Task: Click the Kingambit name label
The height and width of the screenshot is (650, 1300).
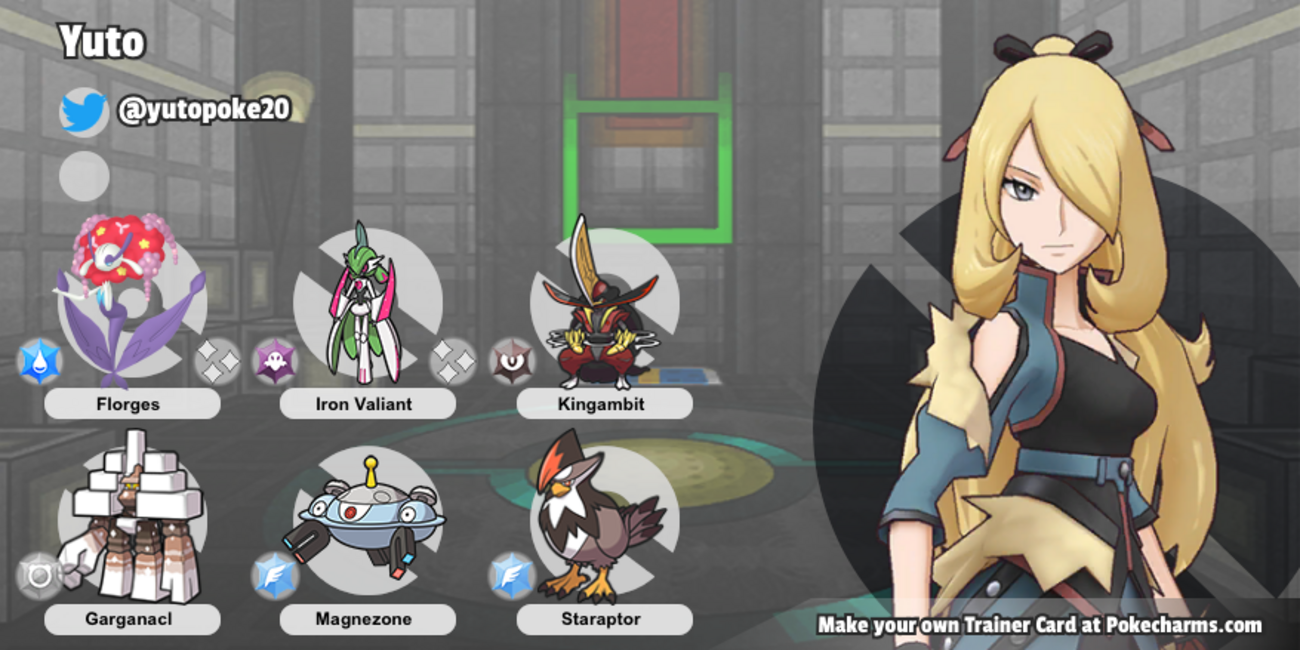Action: point(603,404)
